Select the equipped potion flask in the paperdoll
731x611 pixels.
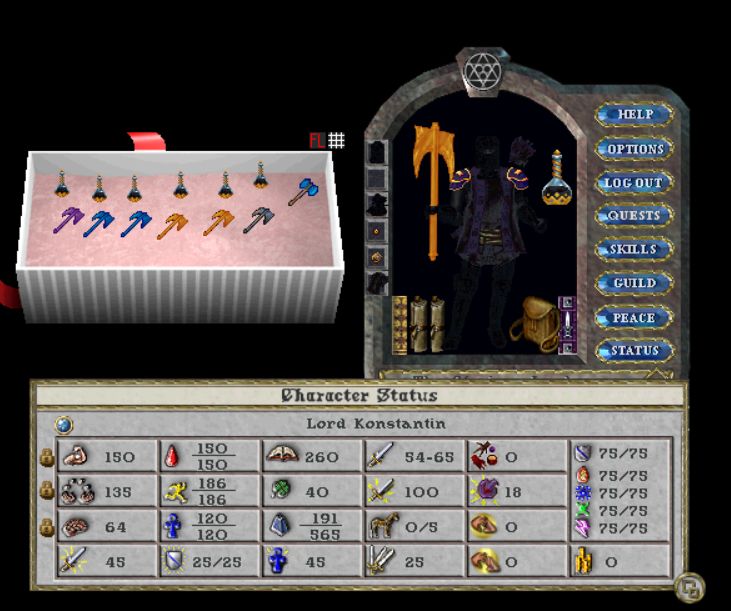click(x=556, y=180)
